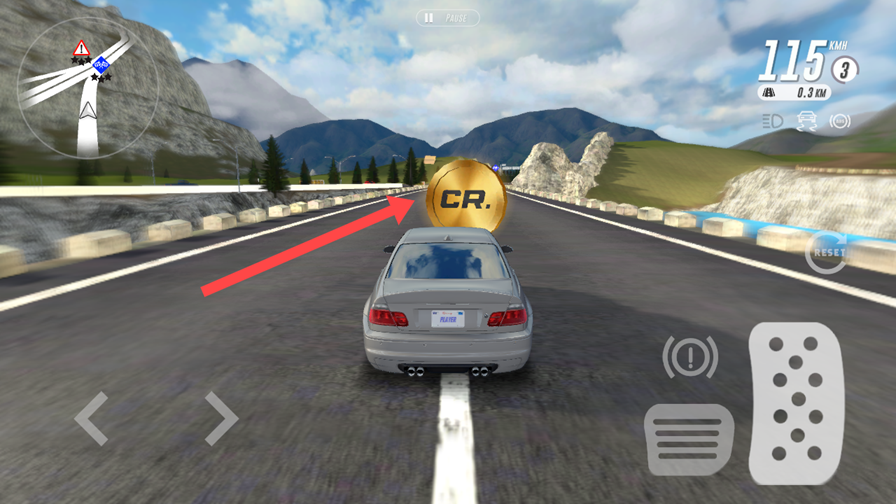
Task: Toggle the traction control icon
Action: point(806,121)
